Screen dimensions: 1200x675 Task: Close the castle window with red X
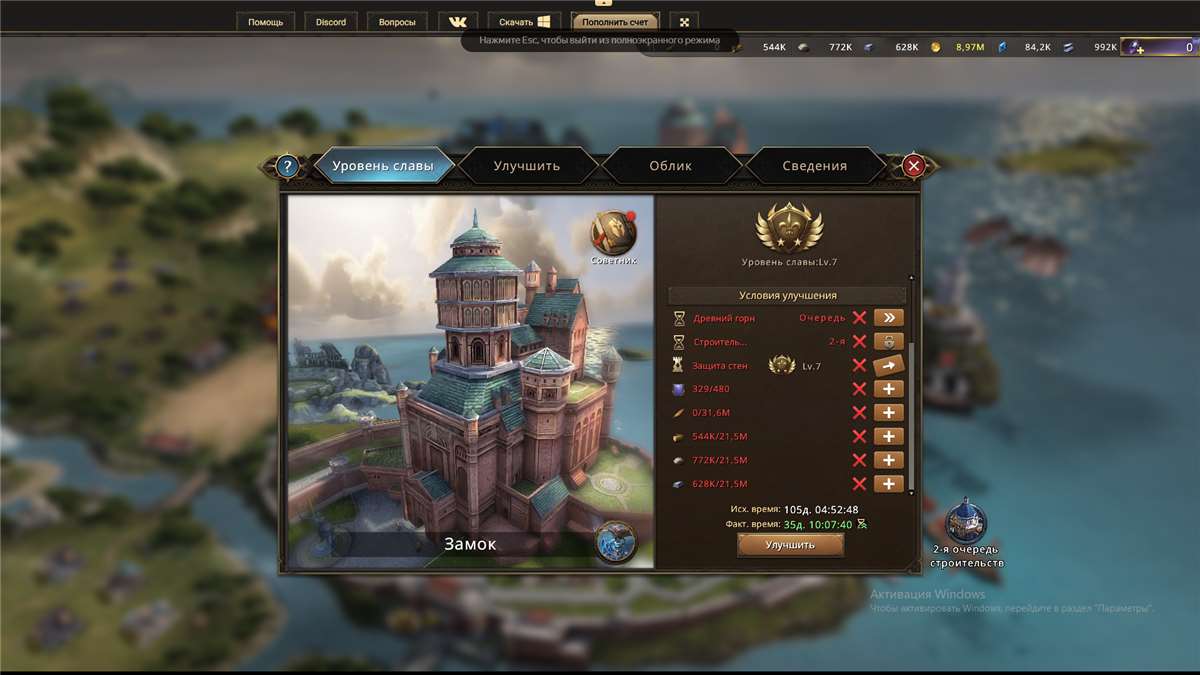[x=913, y=166]
